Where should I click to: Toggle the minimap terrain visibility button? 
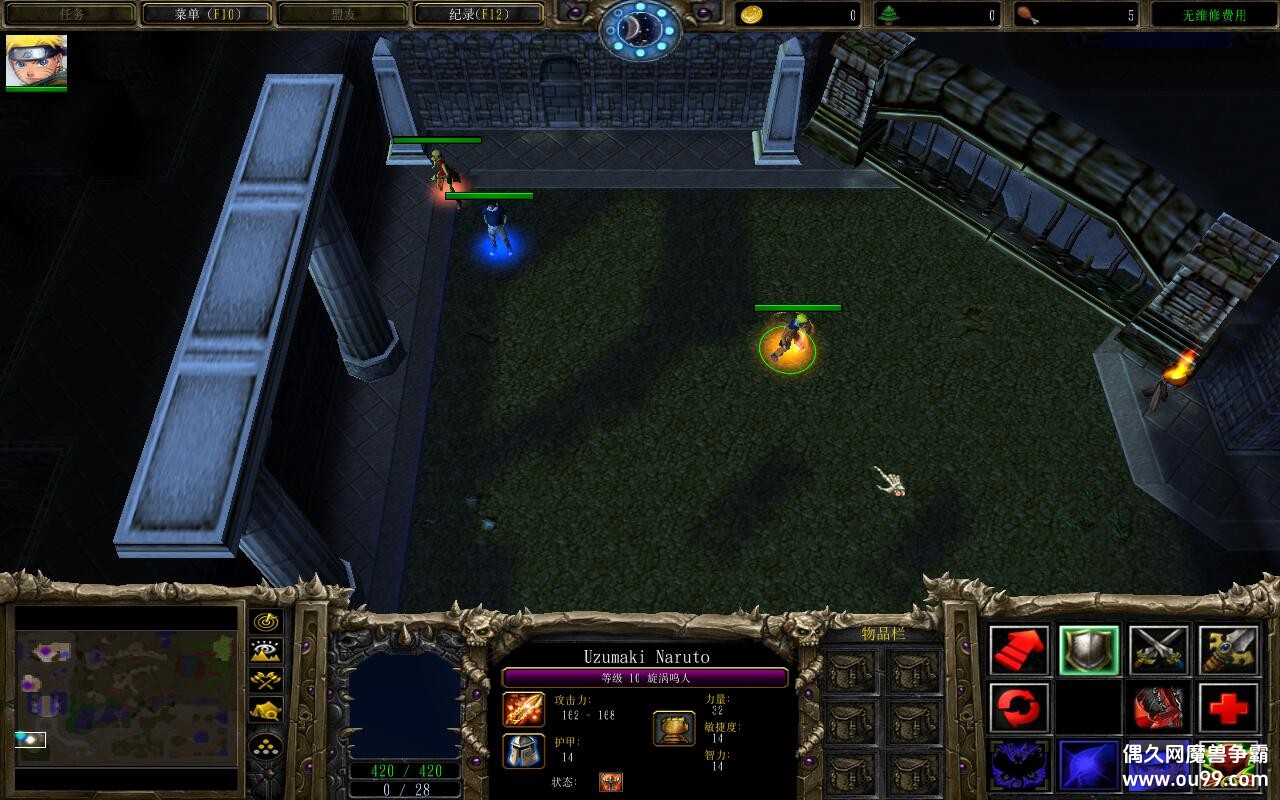265,652
